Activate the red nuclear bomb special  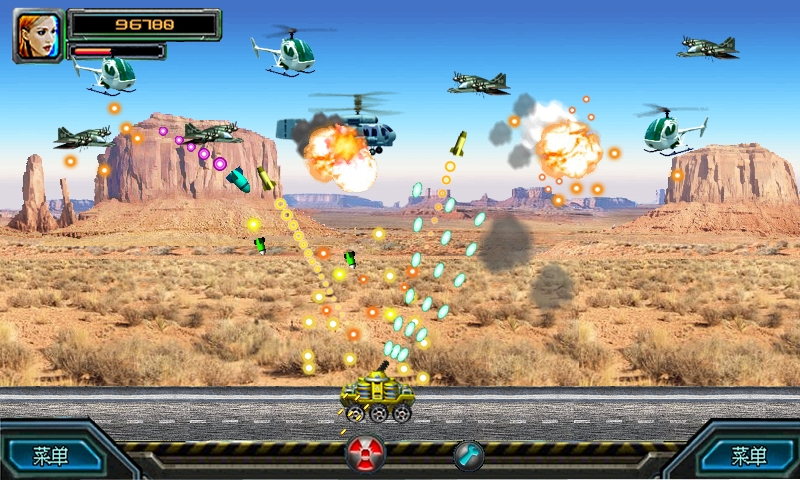(365, 454)
